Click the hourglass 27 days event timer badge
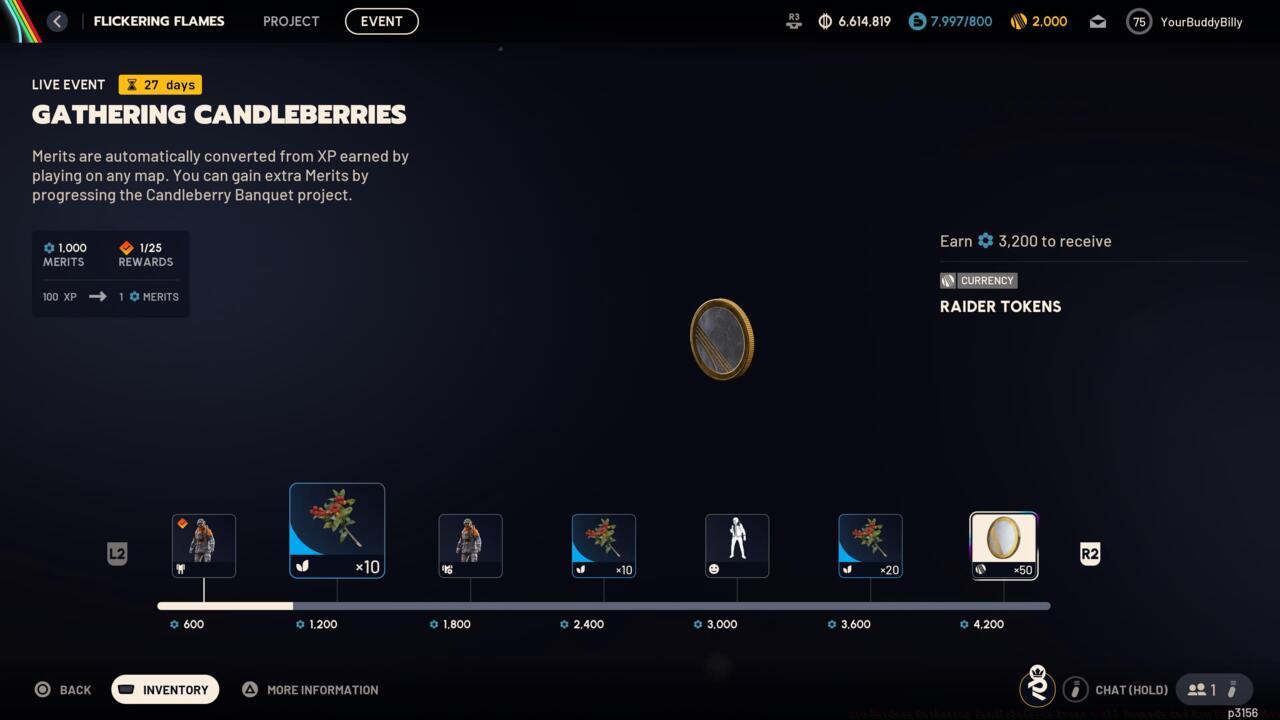Viewport: 1280px width, 720px height. click(159, 84)
